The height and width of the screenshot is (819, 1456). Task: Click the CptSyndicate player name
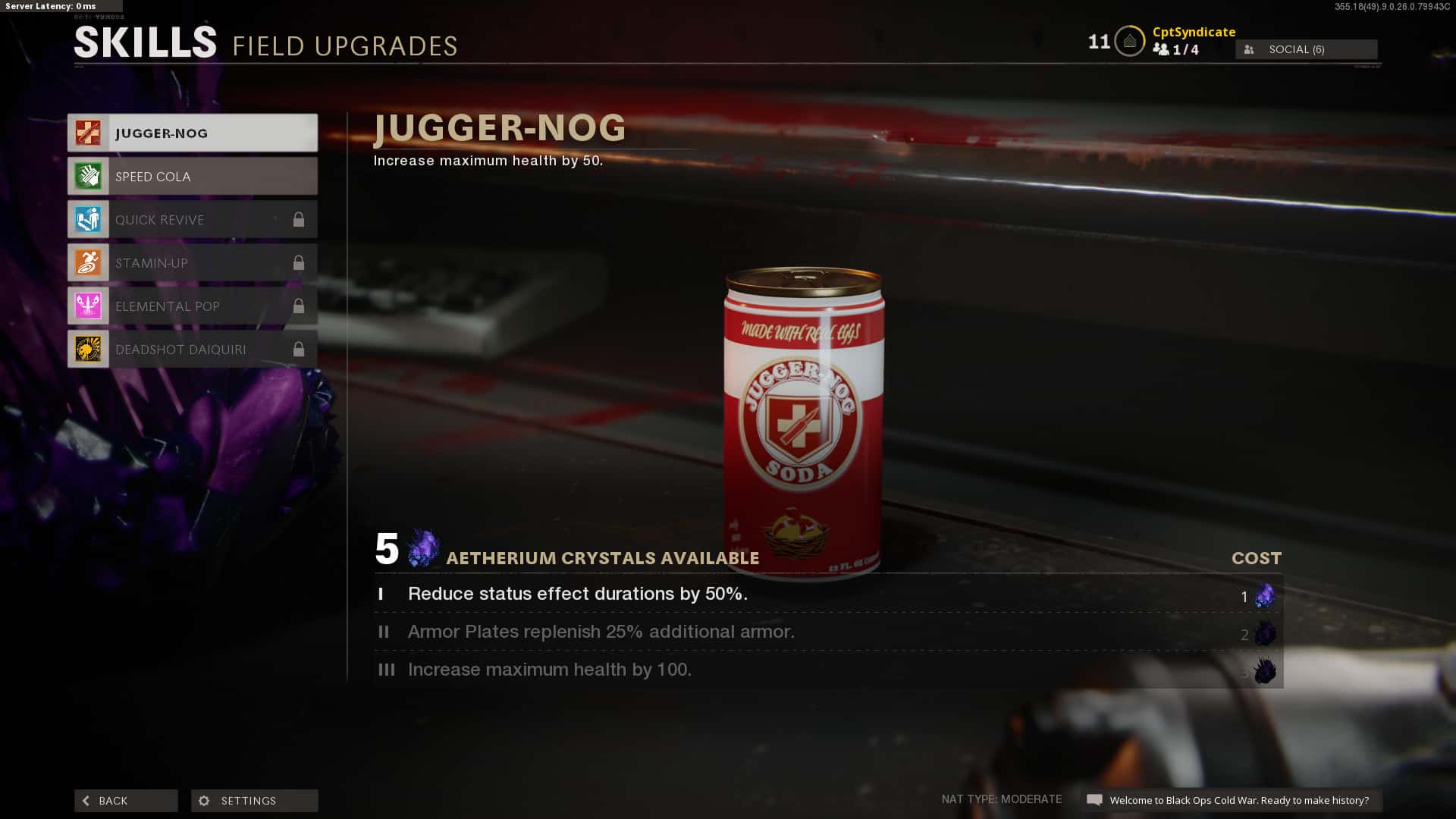(x=1194, y=32)
